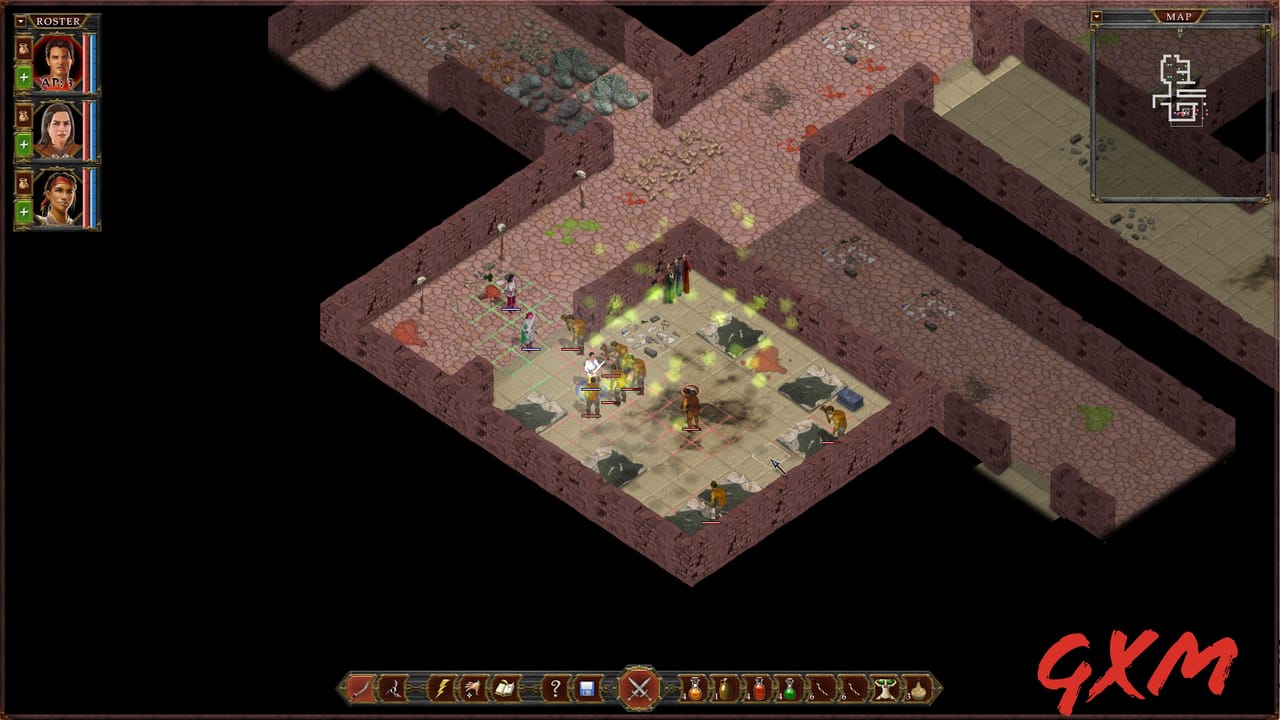
Task: Toggle combat mode with crossed swords emblem
Action: point(638,688)
